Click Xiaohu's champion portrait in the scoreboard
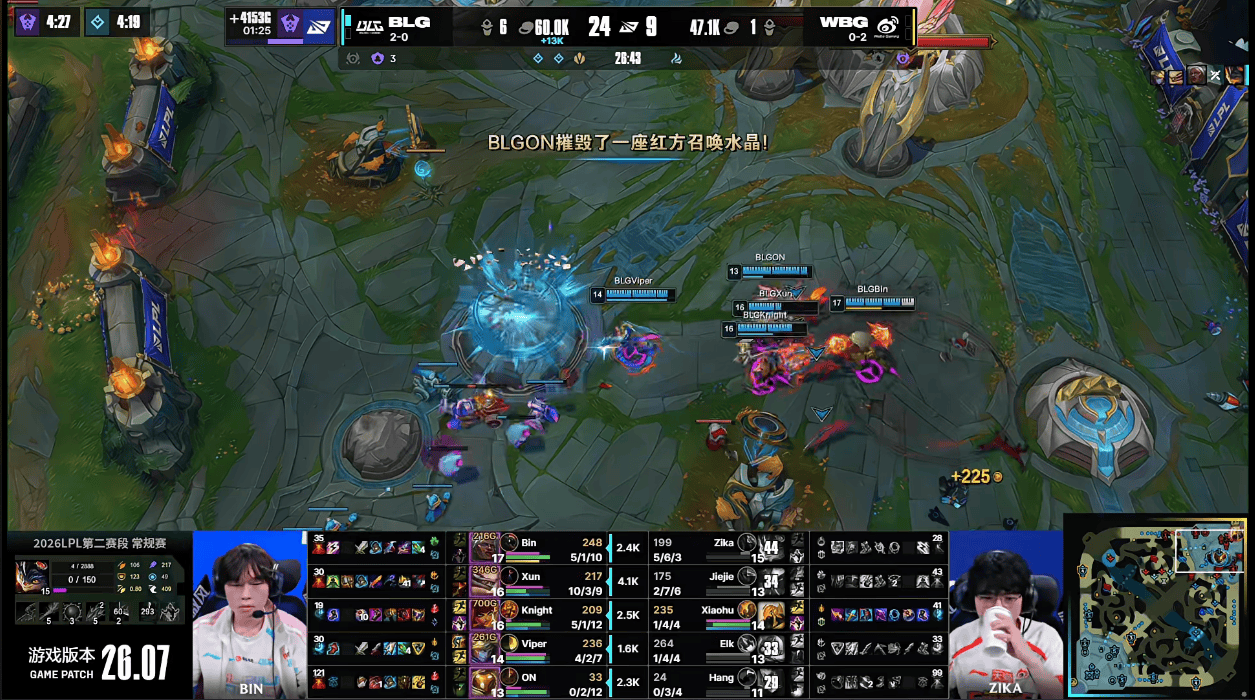The width and height of the screenshot is (1255, 700). click(769, 613)
